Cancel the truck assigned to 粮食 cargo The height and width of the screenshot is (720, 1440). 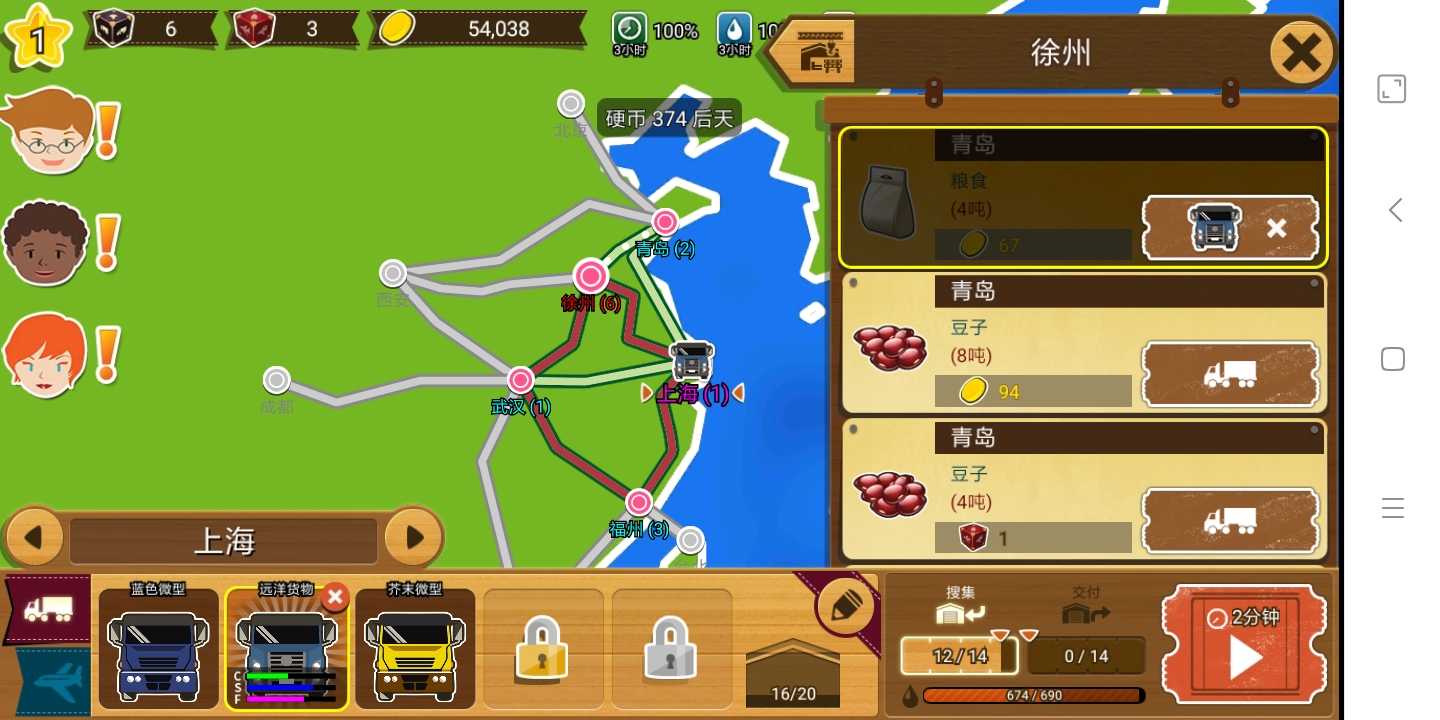click(1277, 228)
